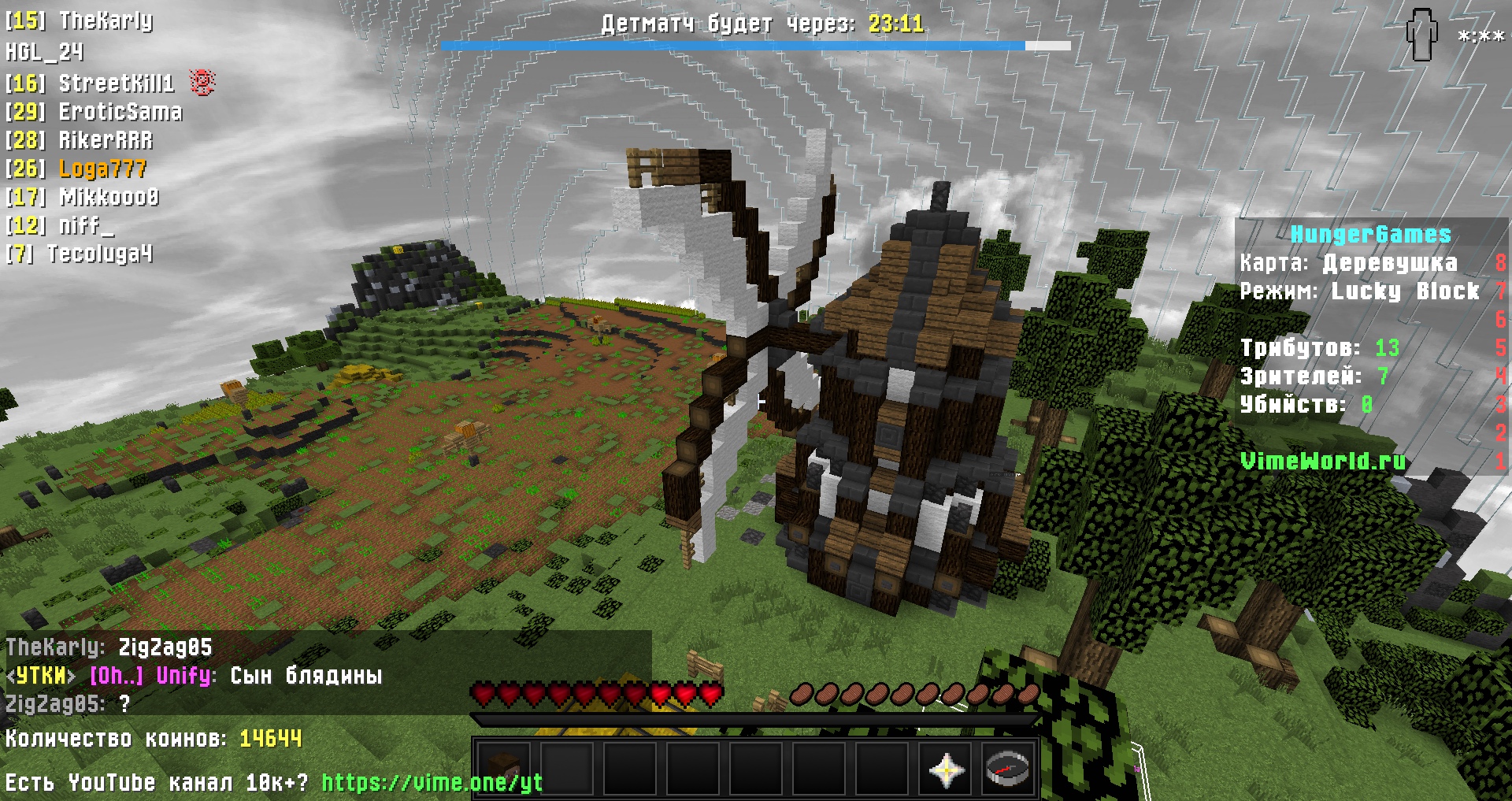Click player name Loga777 in the list

tap(102, 169)
